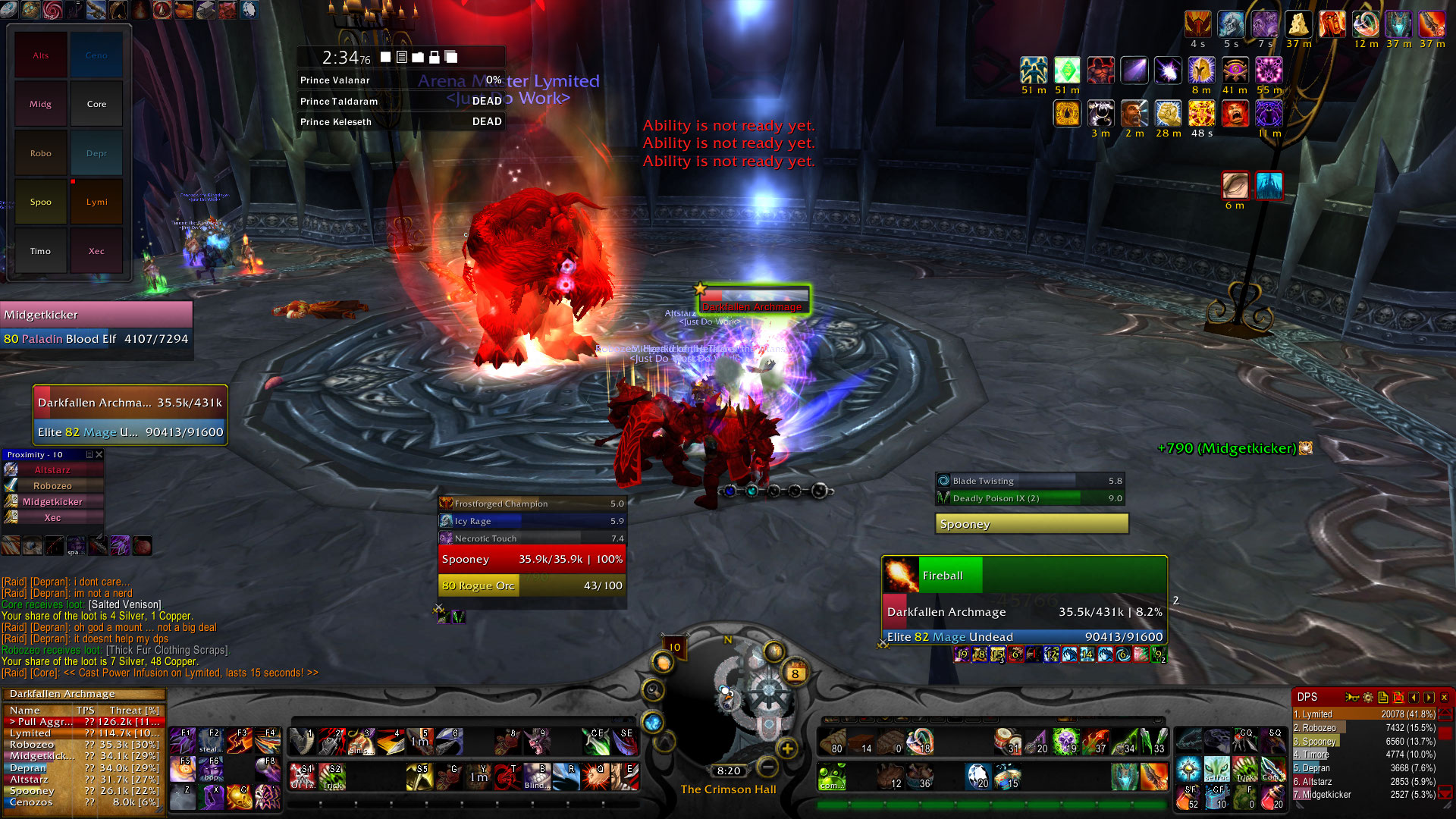Zoom out the minimap with minus button
This screenshot has height=819, width=1456.
[x=767, y=767]
